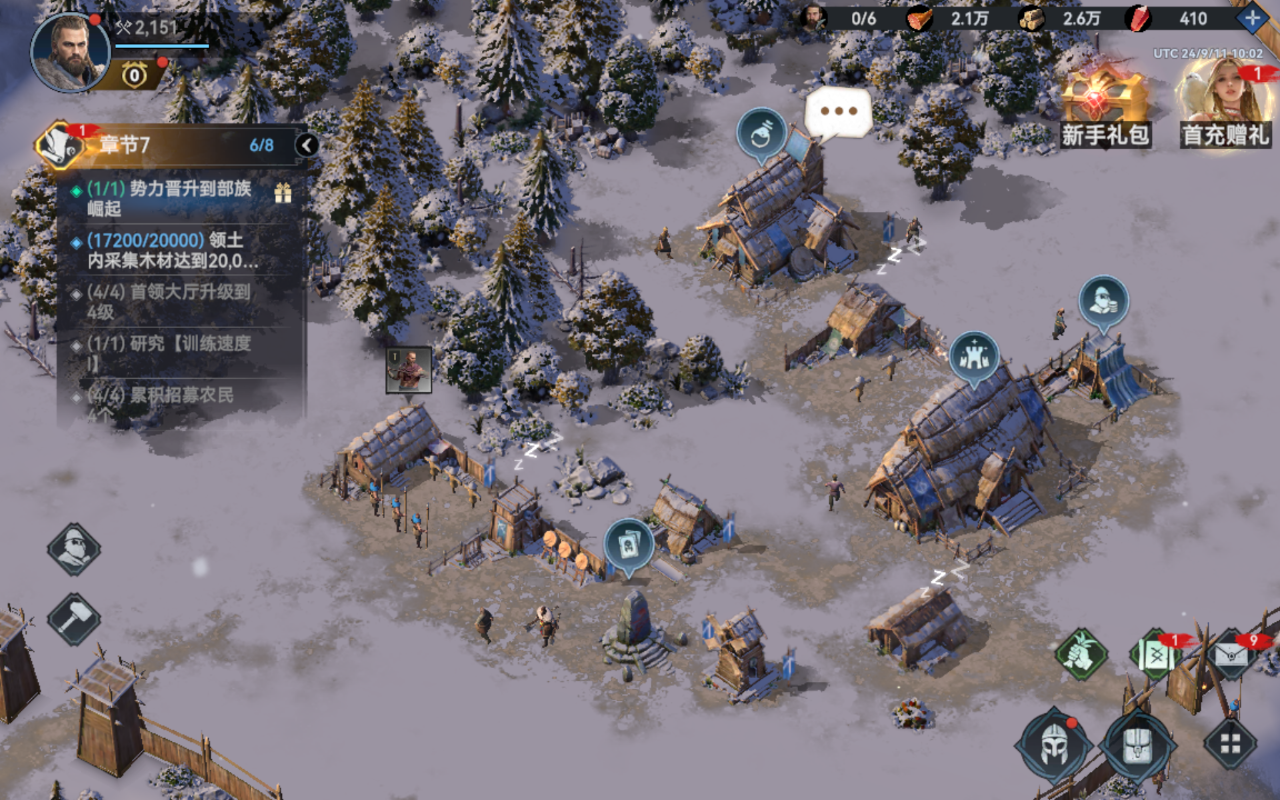Tap the card bubble above the stone
This screenshot has width=1280, height=800.
(x=629, y=545)
